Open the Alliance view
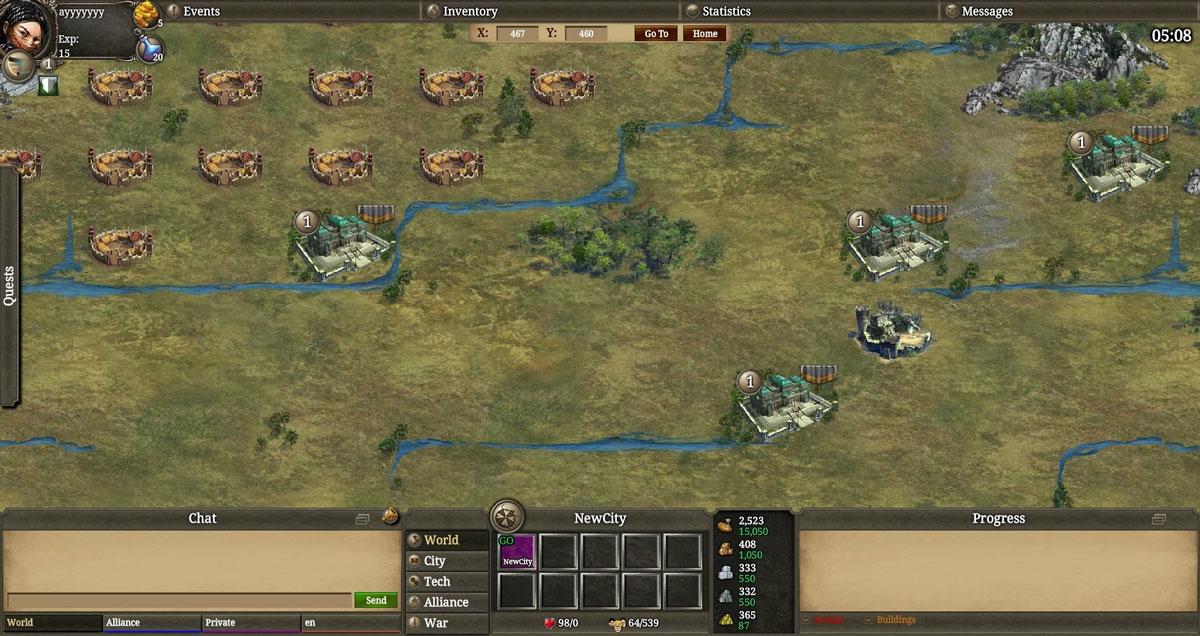Image resolution: width=1200 pixels, height=636 pixels. (x=446, y=602)
